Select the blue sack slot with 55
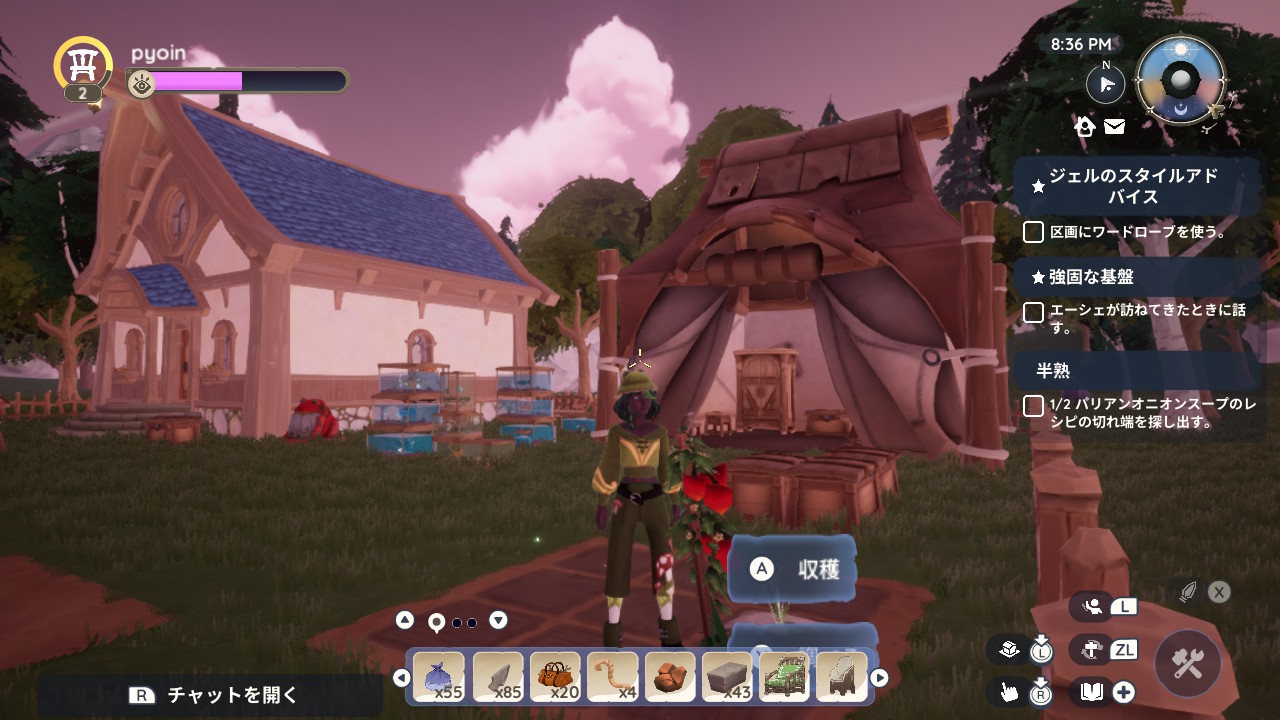1280x720 pixels. 439,678
